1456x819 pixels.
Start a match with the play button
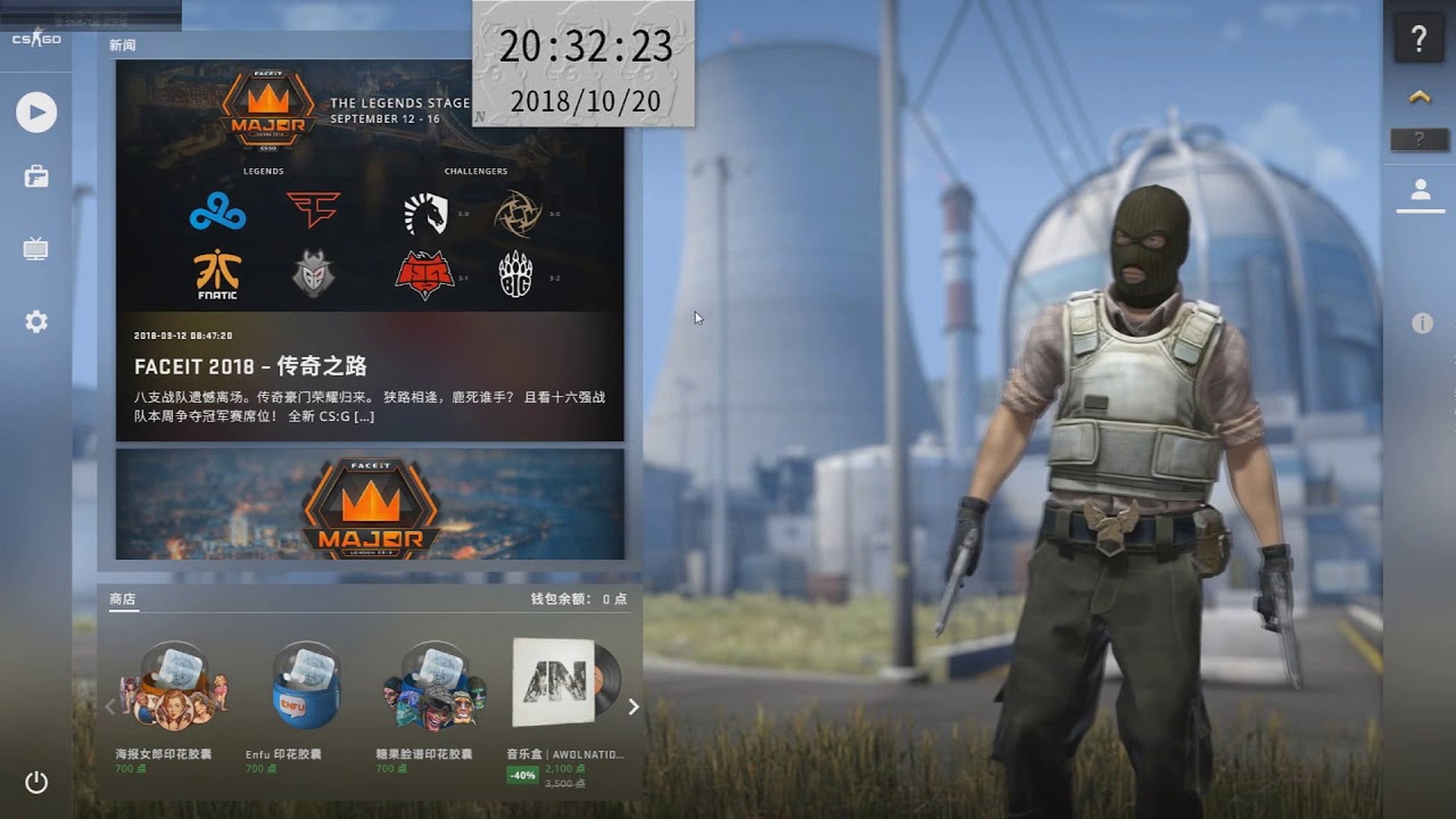point(36,112)
